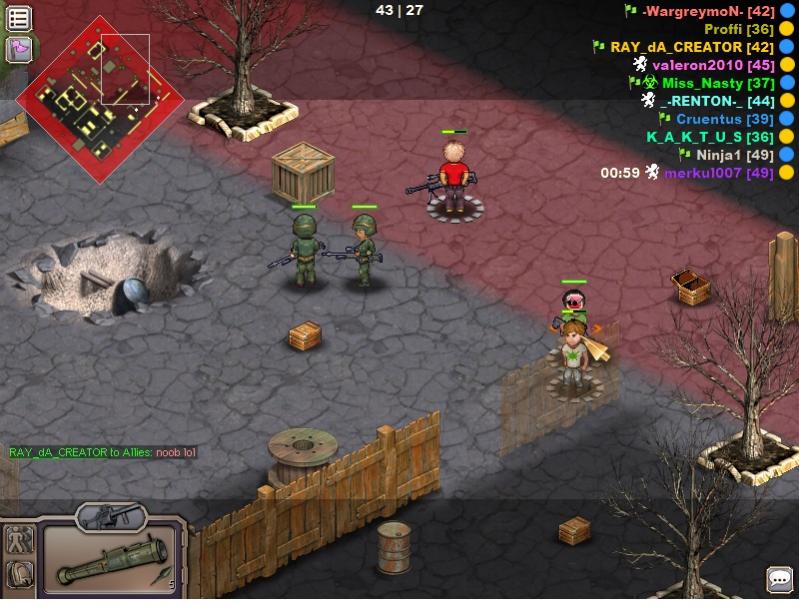The image size is (799, 613).
Task: Switch to the machine gun weapon tab
Action: click(x=110, y=517)
